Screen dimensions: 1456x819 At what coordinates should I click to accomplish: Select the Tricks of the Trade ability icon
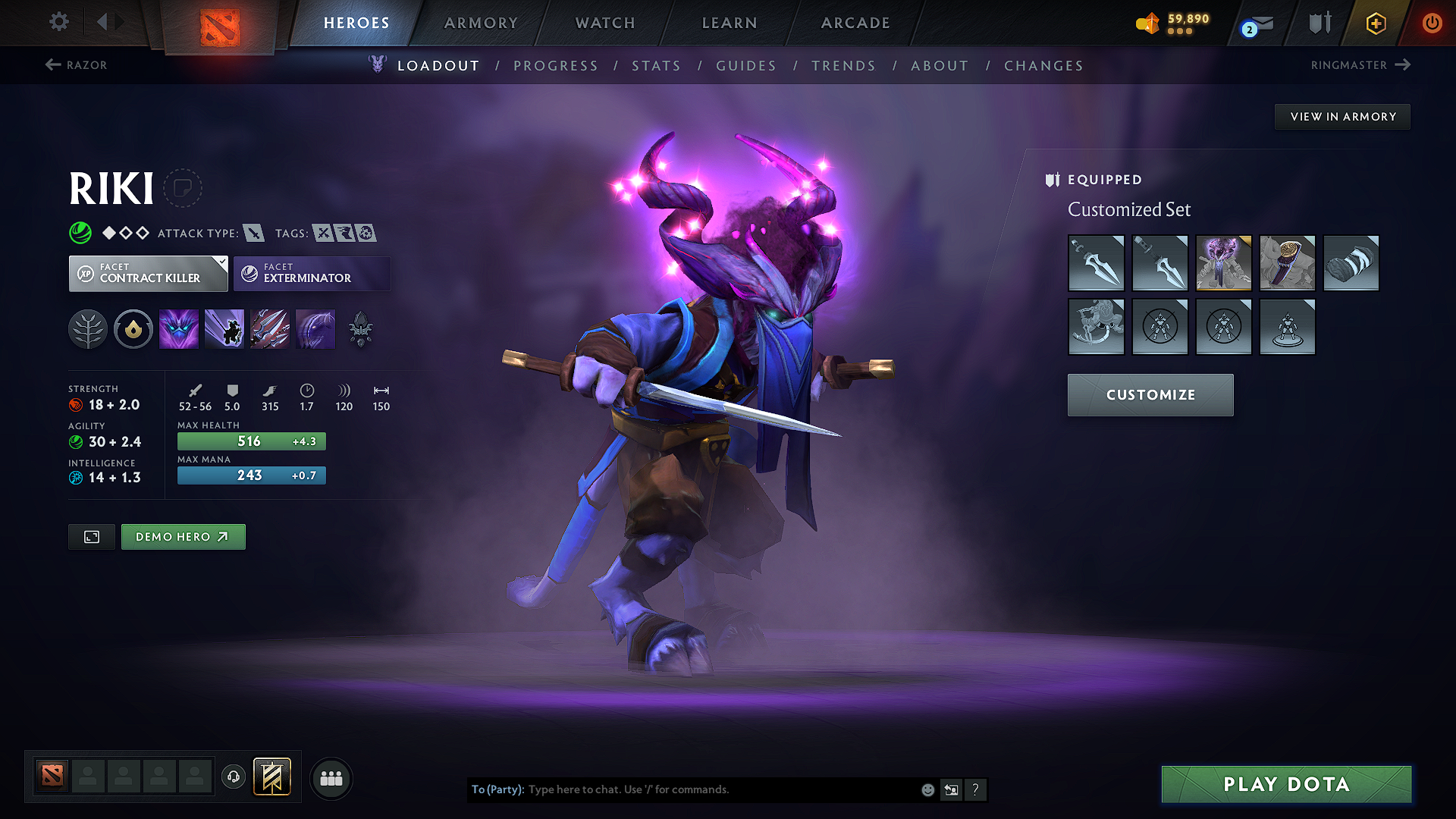click(270, 328)
